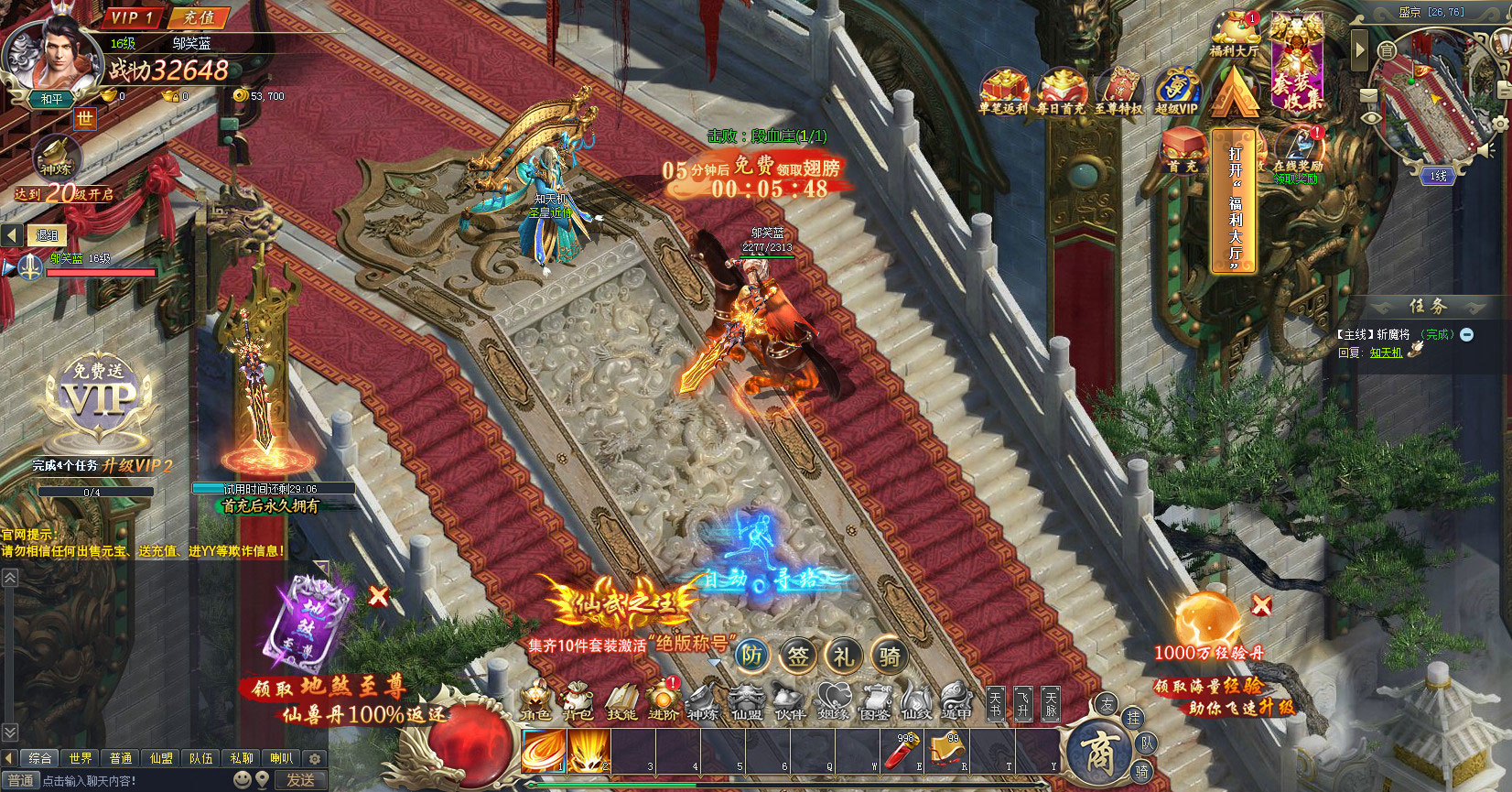Claim the 在线奖励 online reward

coord(1298,151)
